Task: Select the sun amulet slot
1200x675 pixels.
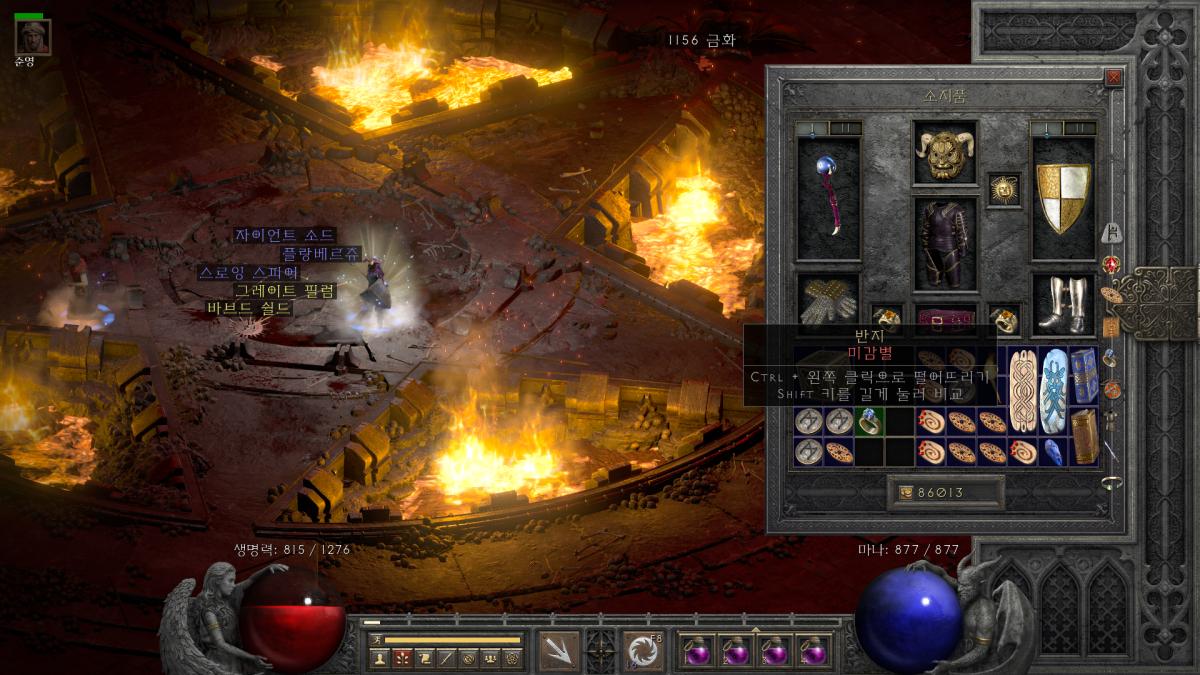Action: click(x=1004, y=188)
